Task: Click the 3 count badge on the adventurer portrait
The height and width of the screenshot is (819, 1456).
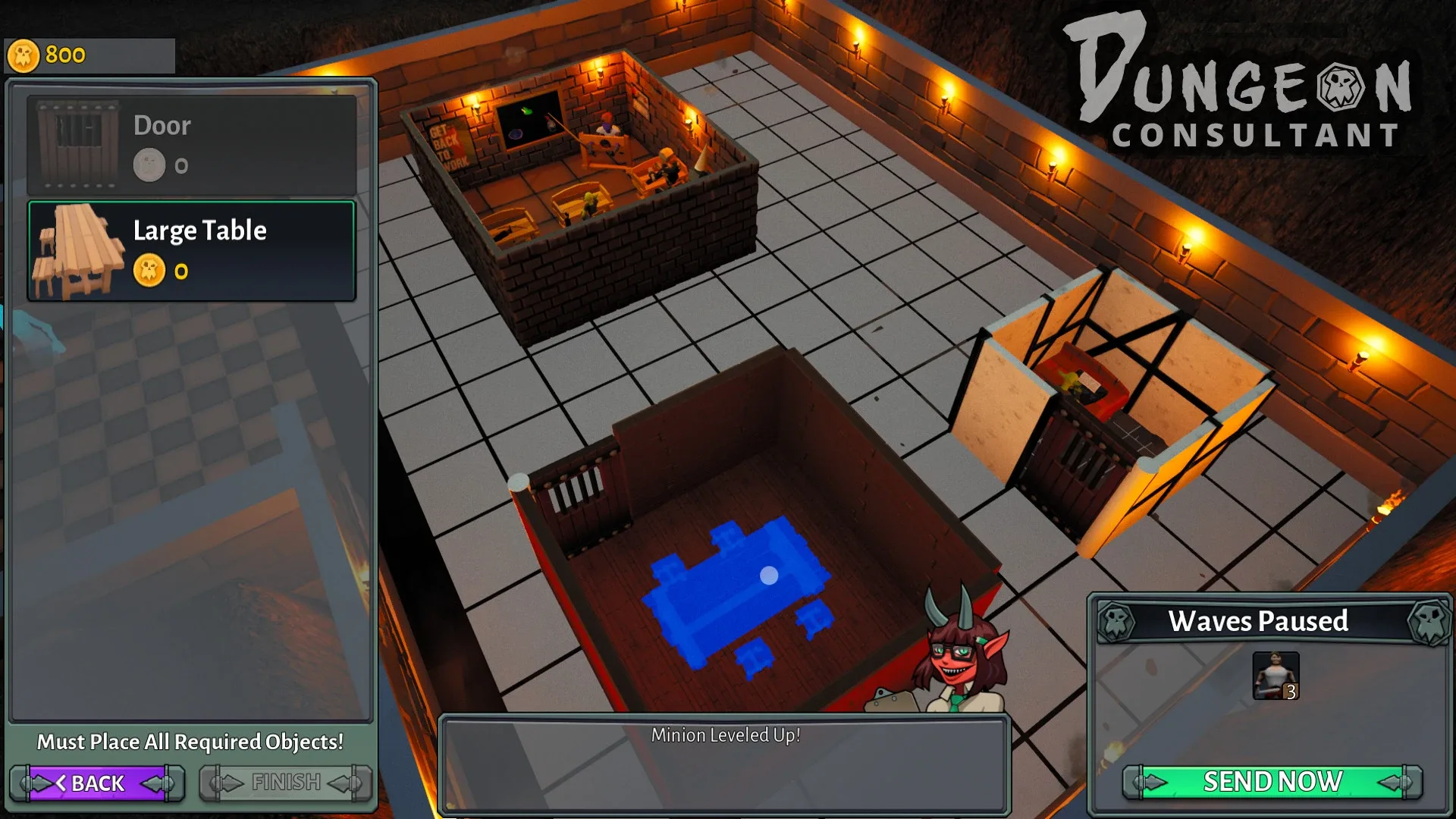Action: pos(1291,692)
